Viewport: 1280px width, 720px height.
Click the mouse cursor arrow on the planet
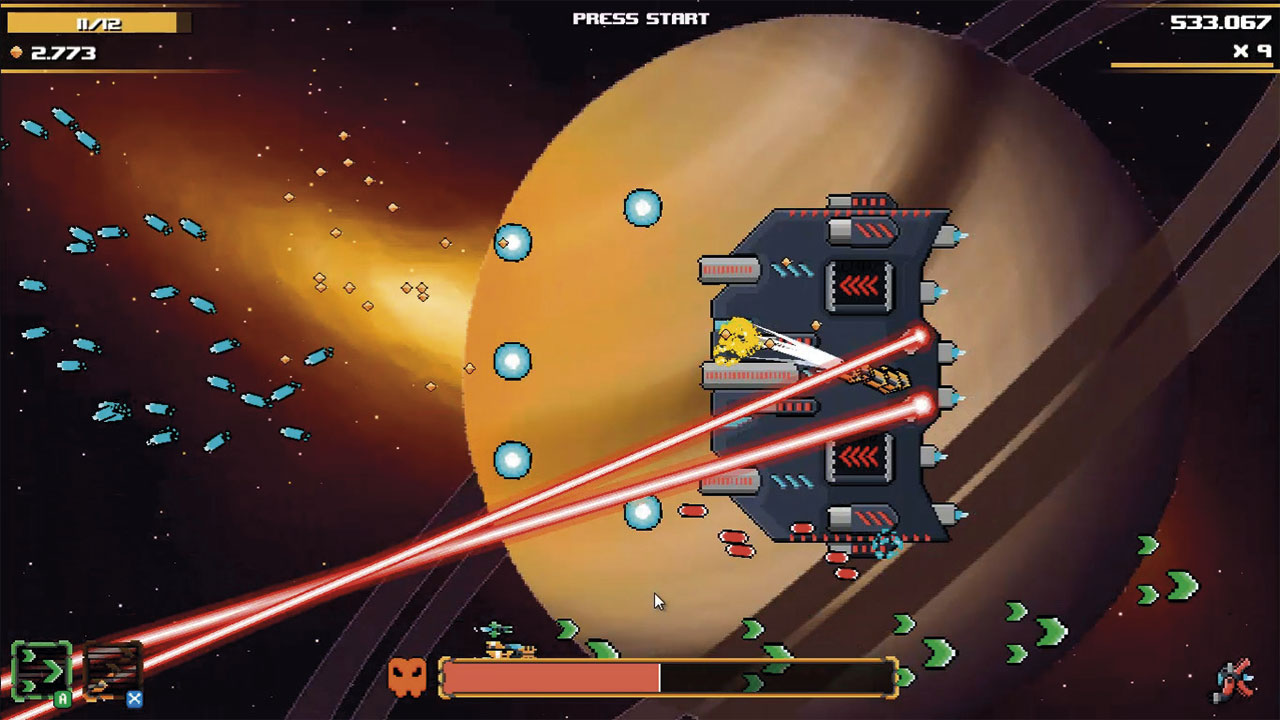[x=658, y=601]
